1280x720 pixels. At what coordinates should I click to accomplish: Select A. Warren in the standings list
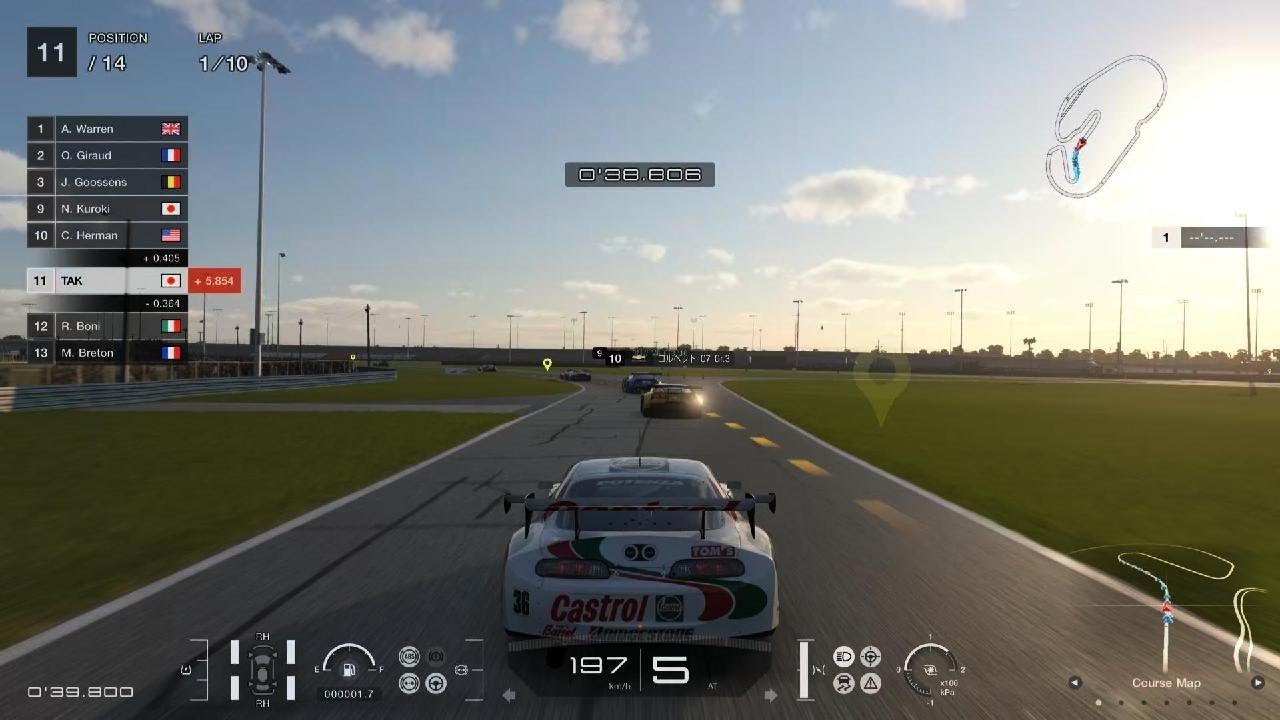click(x=107, y=129)
